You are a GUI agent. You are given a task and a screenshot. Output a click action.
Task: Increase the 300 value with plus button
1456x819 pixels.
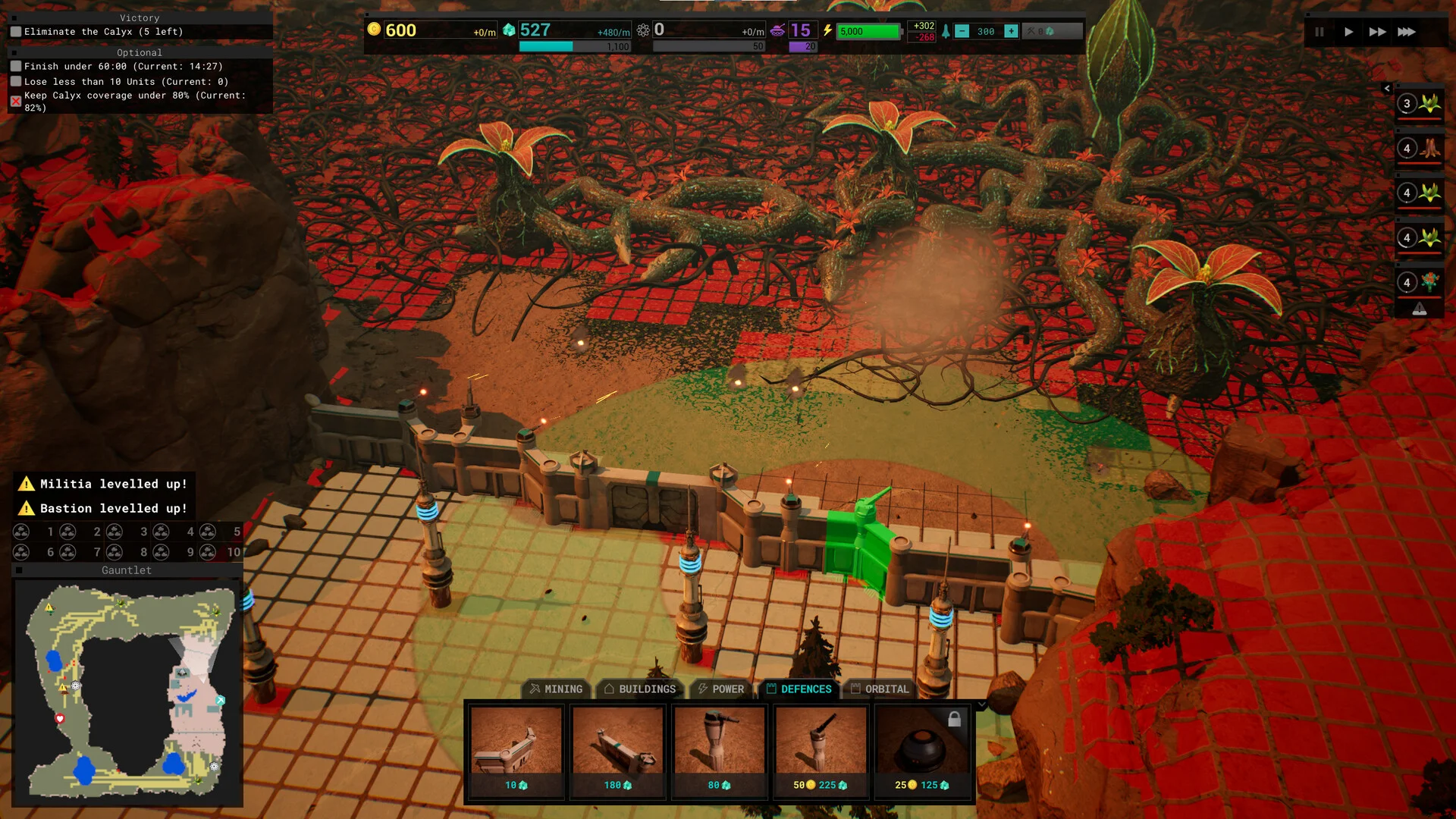[x=1011, y=31]
